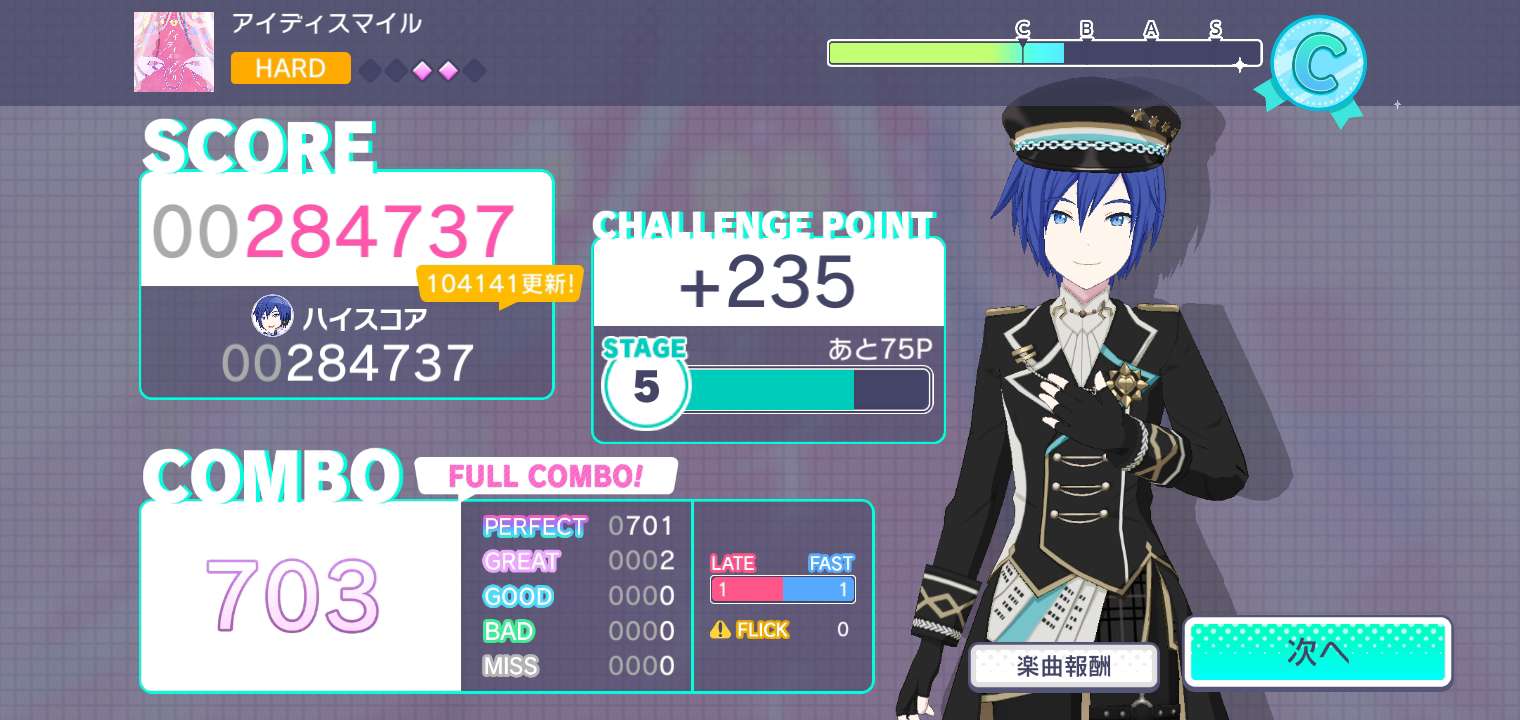Click the アイディスマイル song jacket thumbnail
The width and height of the screenshot is (1520, 720).
[x=174, y=51]
